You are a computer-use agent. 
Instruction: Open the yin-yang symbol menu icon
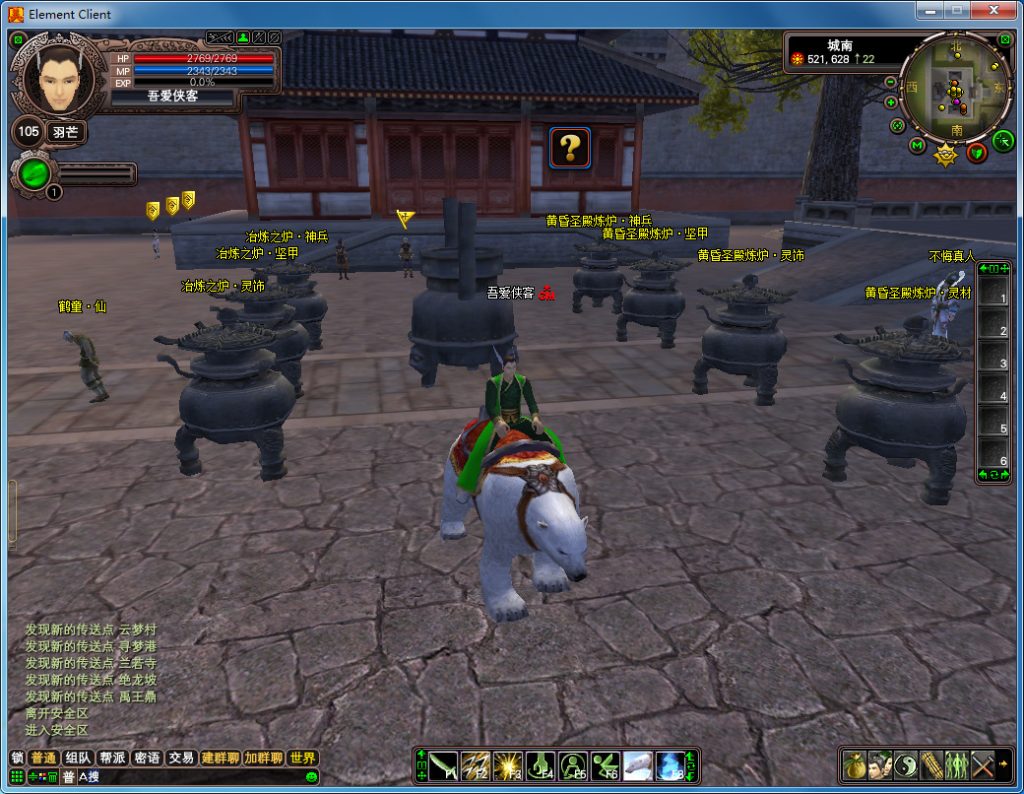pos(906,766)
